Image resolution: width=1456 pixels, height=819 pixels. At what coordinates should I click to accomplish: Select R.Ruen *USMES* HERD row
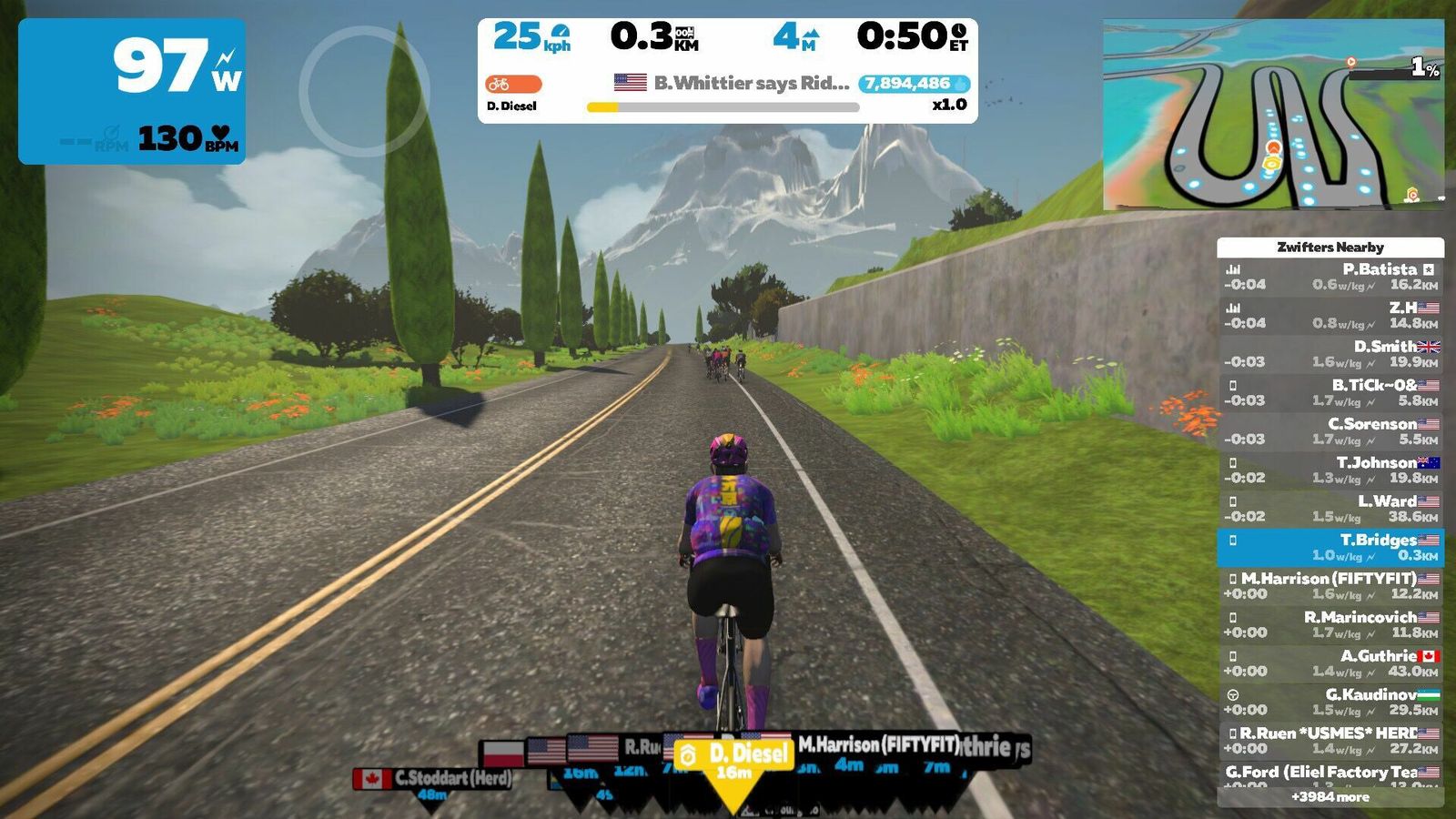1330,741
